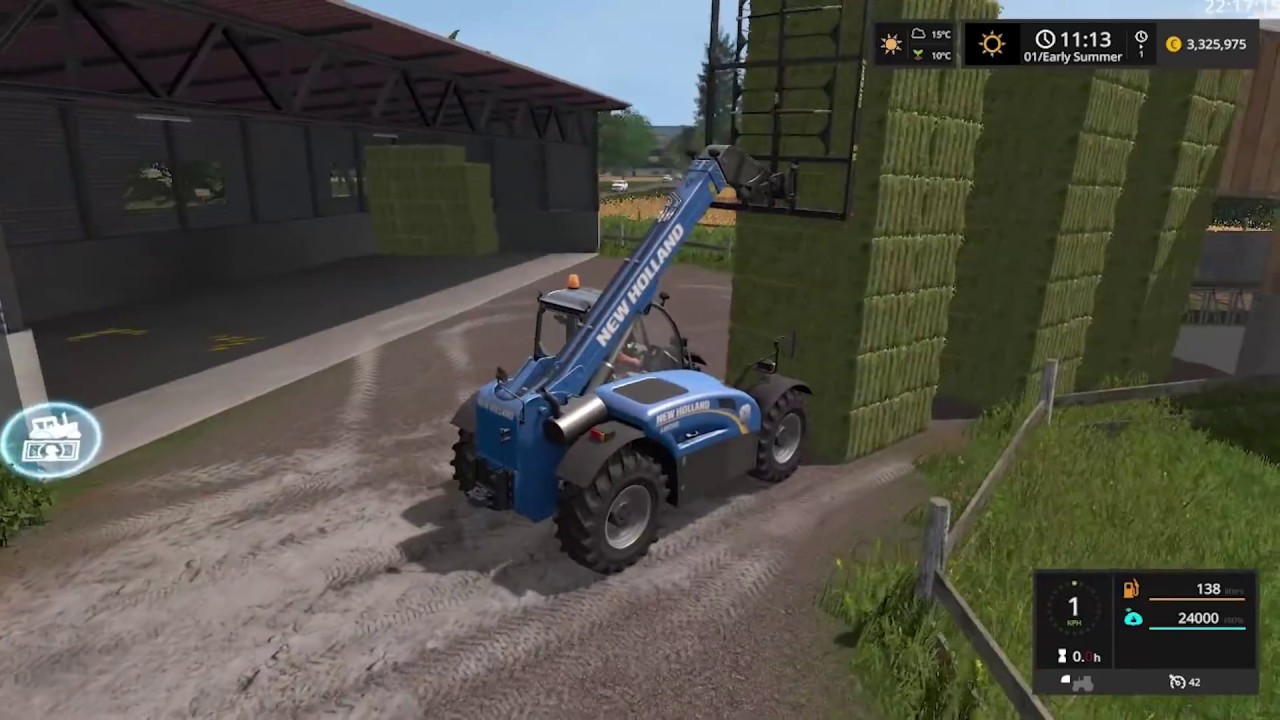This screenshot has height=720, width=1280.
Task: Click the speed limiter icon showing 42
Action: (1178, 682)
